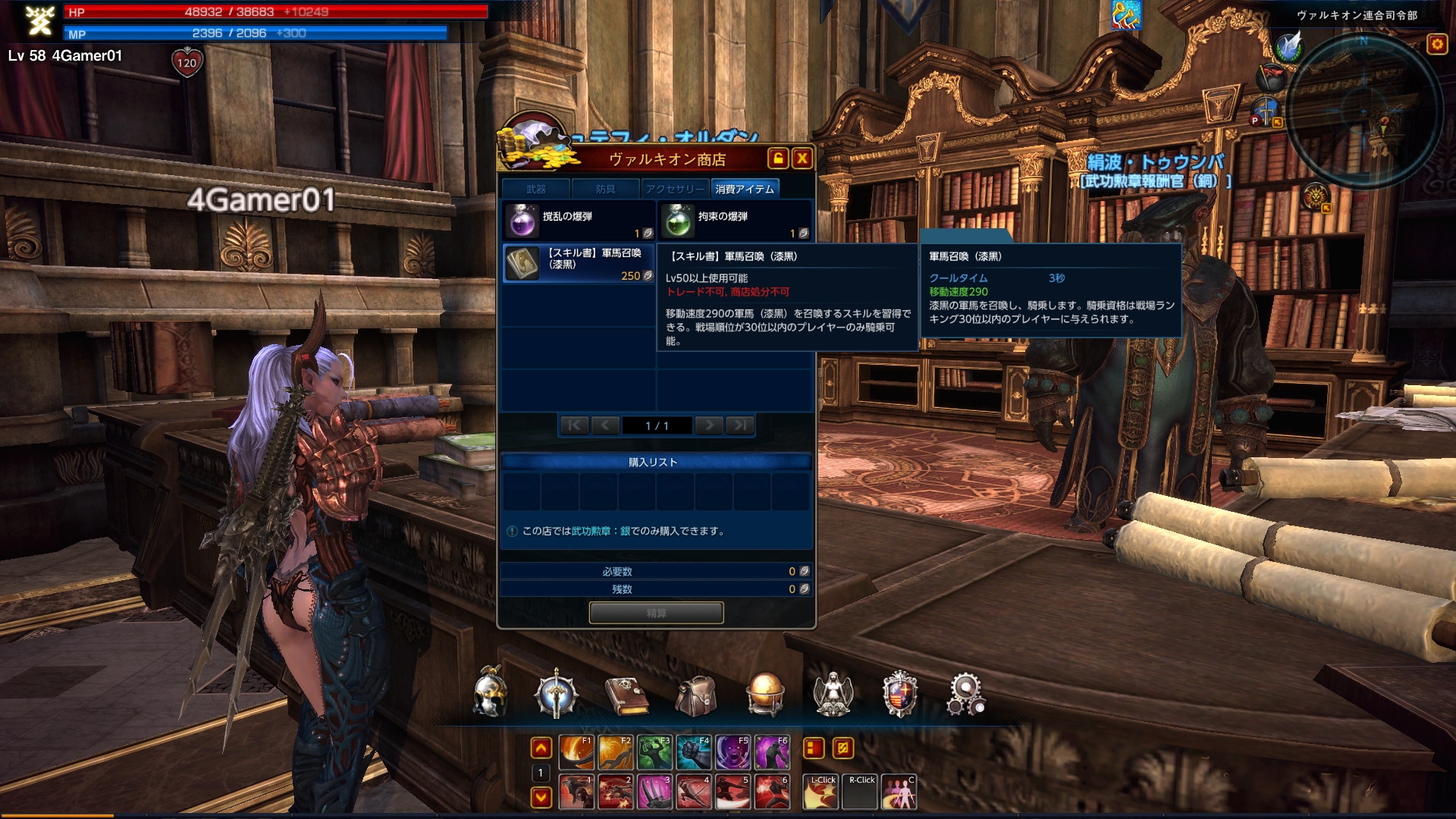The width and height of the screenshot is (1456, 819).
Task: Switch to the 防具 tab
Action: pyautogui.click(x=605, y=189)
